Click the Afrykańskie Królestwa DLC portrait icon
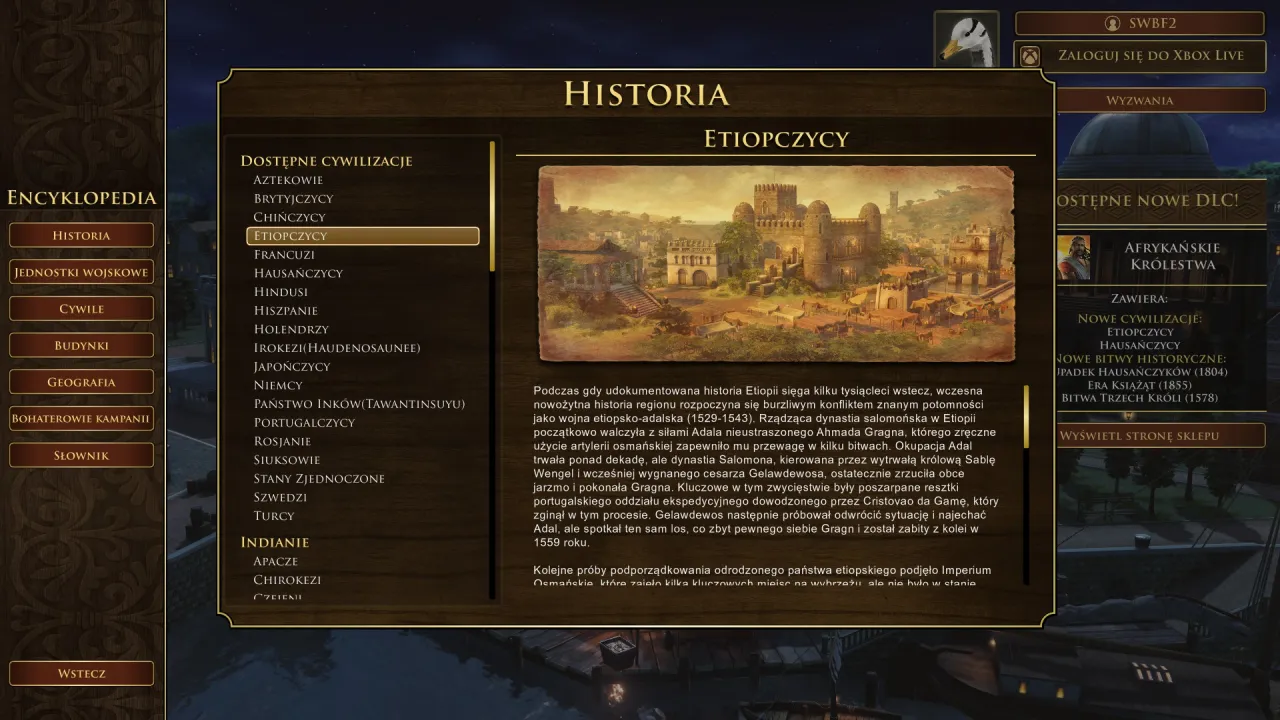This screenshot has width=1280, height=720. [1074, 255]
